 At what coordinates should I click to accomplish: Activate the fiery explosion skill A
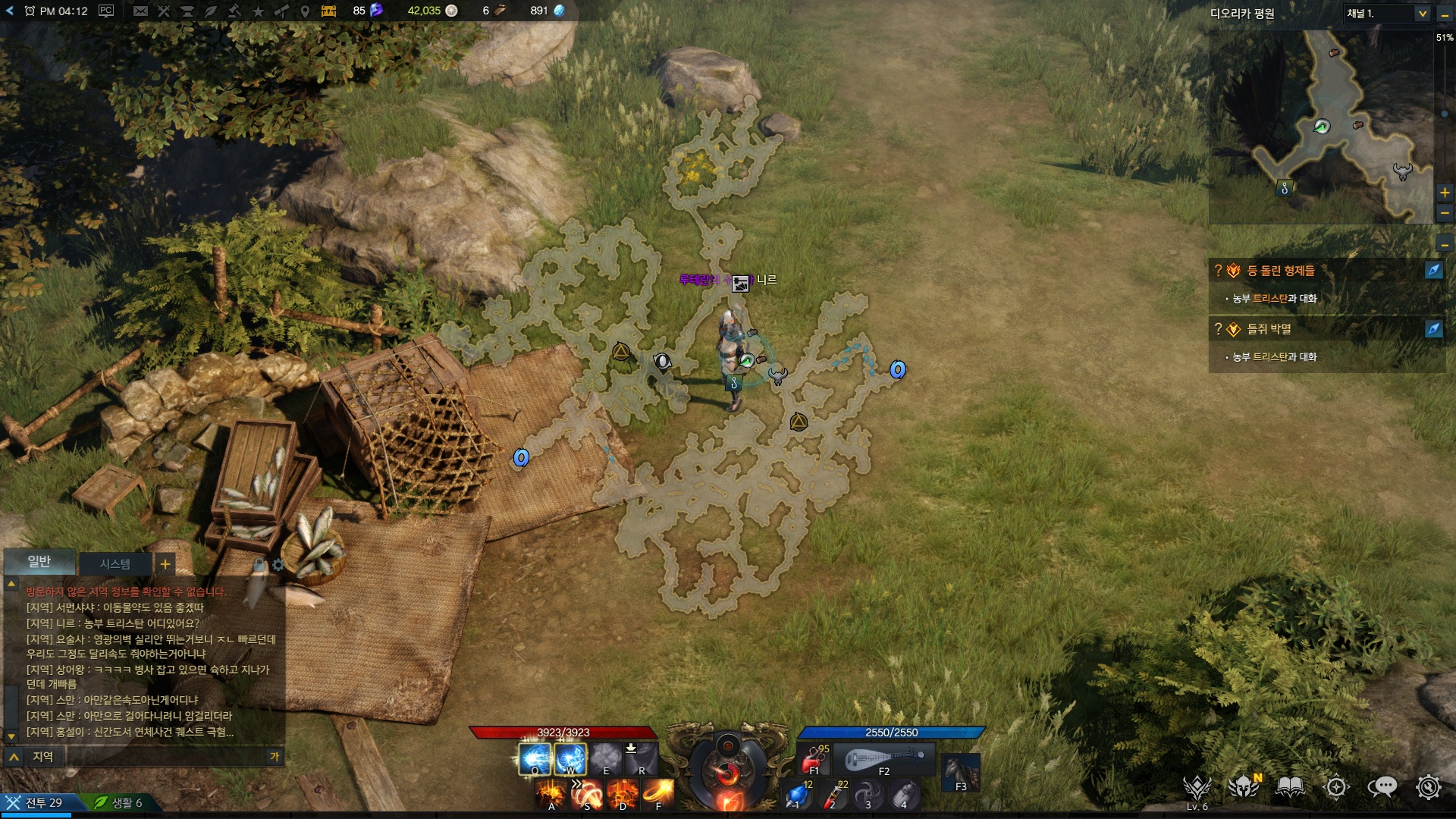[551, 795]
